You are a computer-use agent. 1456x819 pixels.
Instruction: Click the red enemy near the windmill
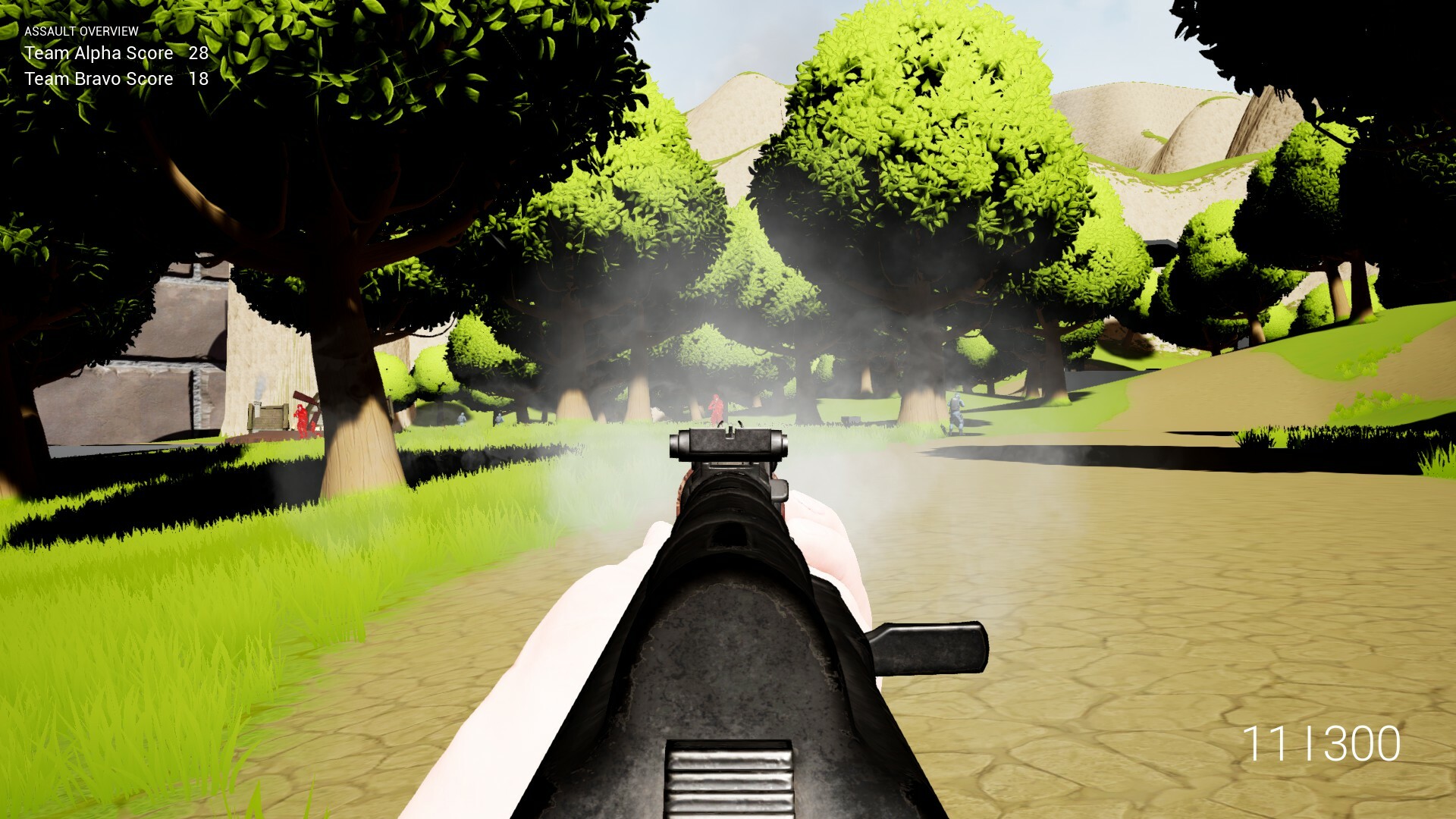click(302, 419)
